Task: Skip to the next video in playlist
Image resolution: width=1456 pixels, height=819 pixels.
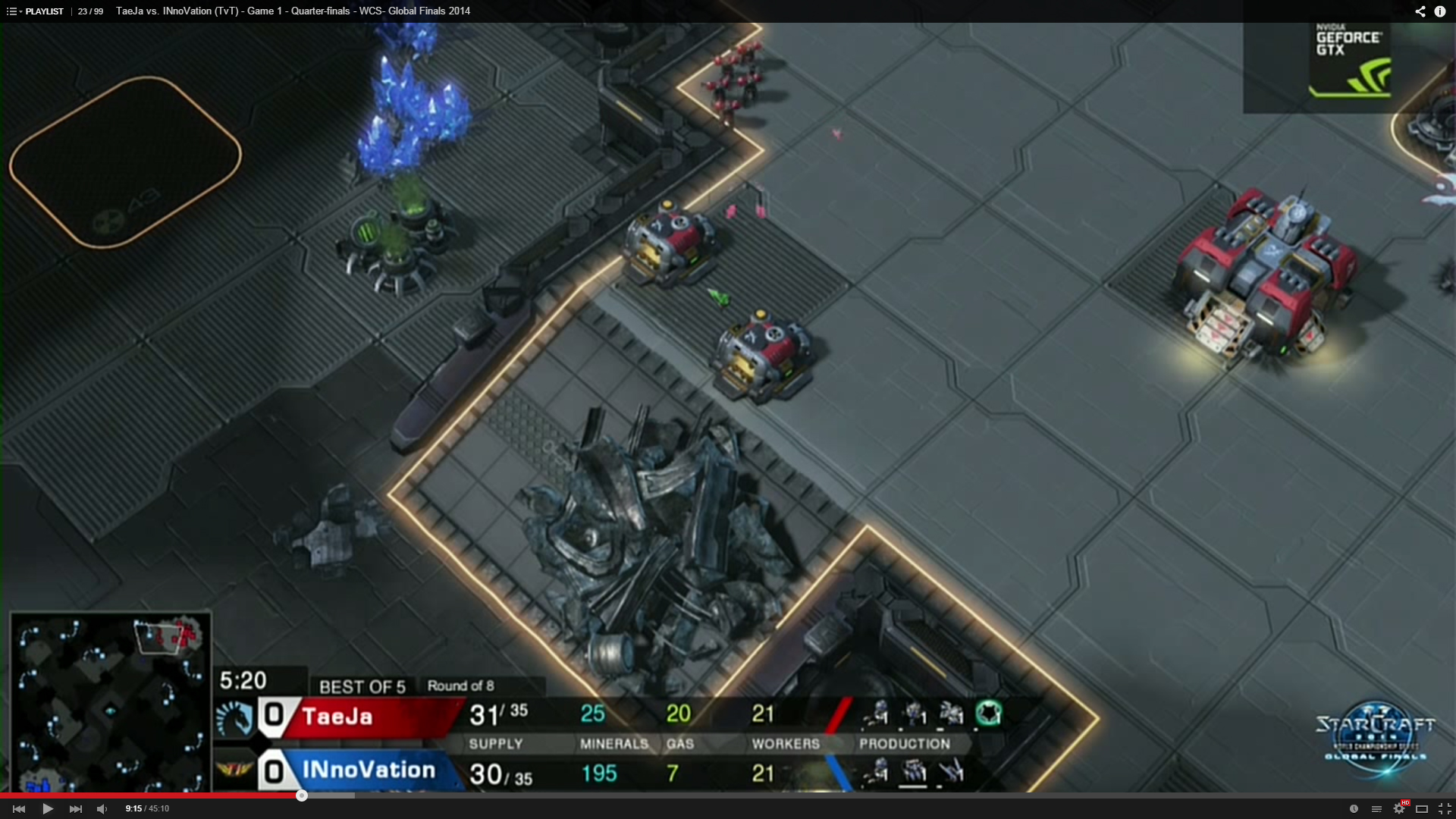Action: tap(76, 808)
